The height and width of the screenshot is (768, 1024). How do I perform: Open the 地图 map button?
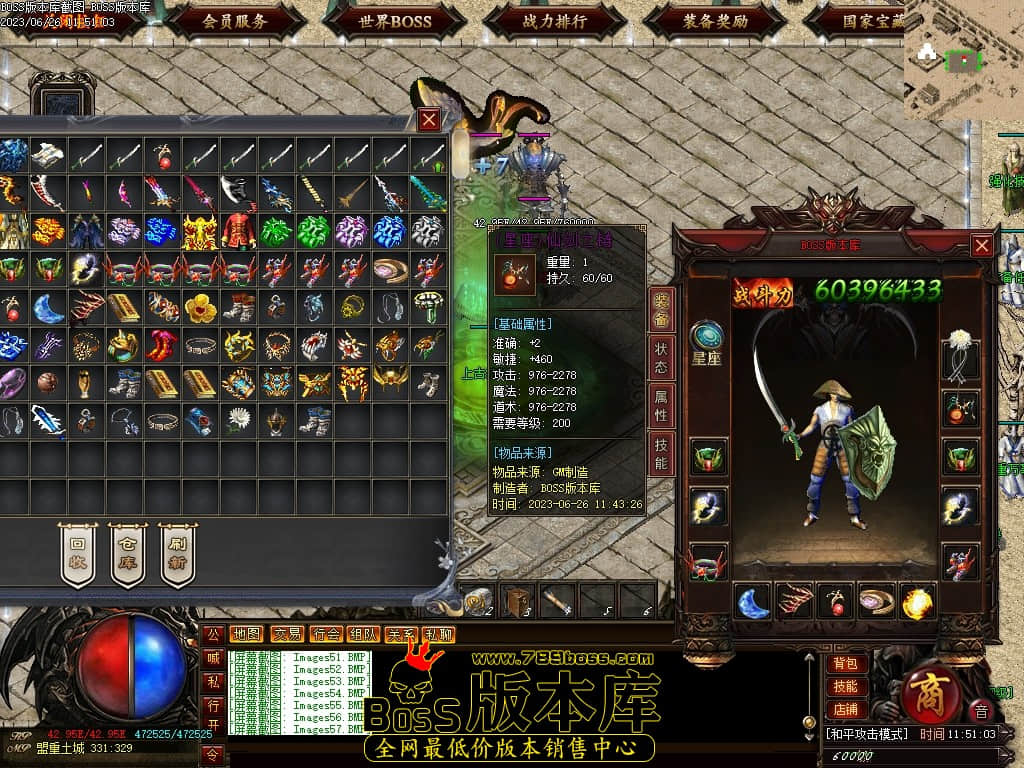point(246,634)
